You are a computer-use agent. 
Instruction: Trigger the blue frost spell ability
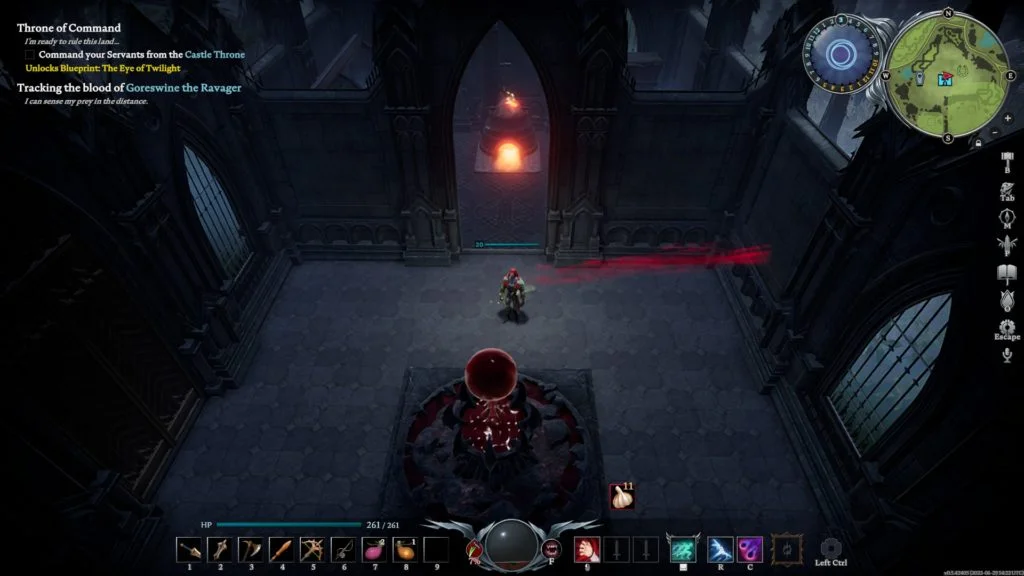(x=721, y=549)
